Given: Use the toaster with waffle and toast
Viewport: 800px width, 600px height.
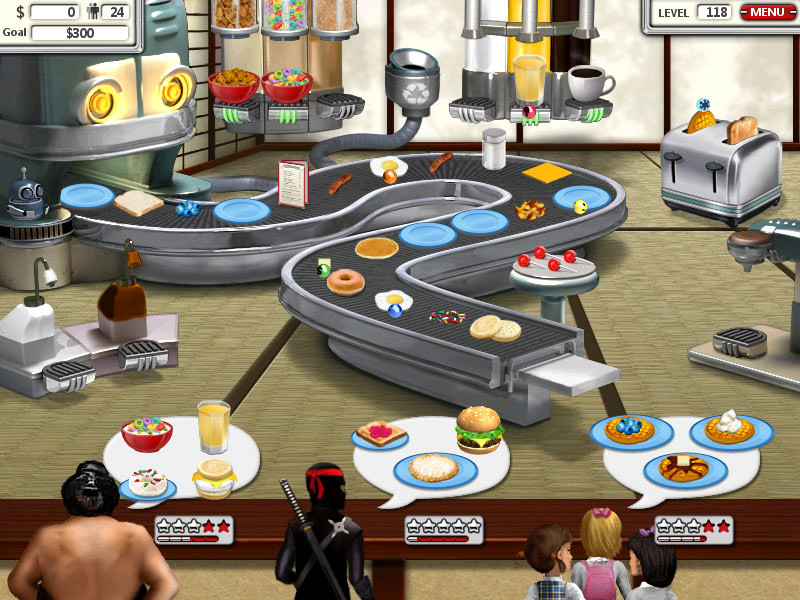Looking at the screenshot, I should point(720,165).
